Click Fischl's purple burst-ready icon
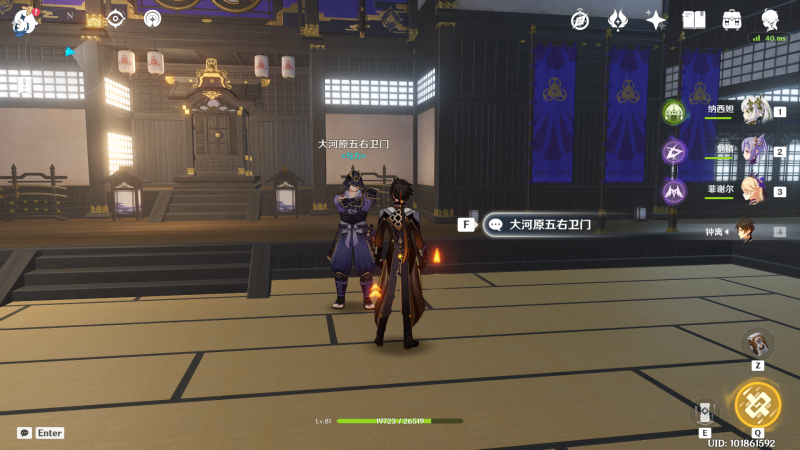This screenshot has width=800, height=450. (674, 191)
